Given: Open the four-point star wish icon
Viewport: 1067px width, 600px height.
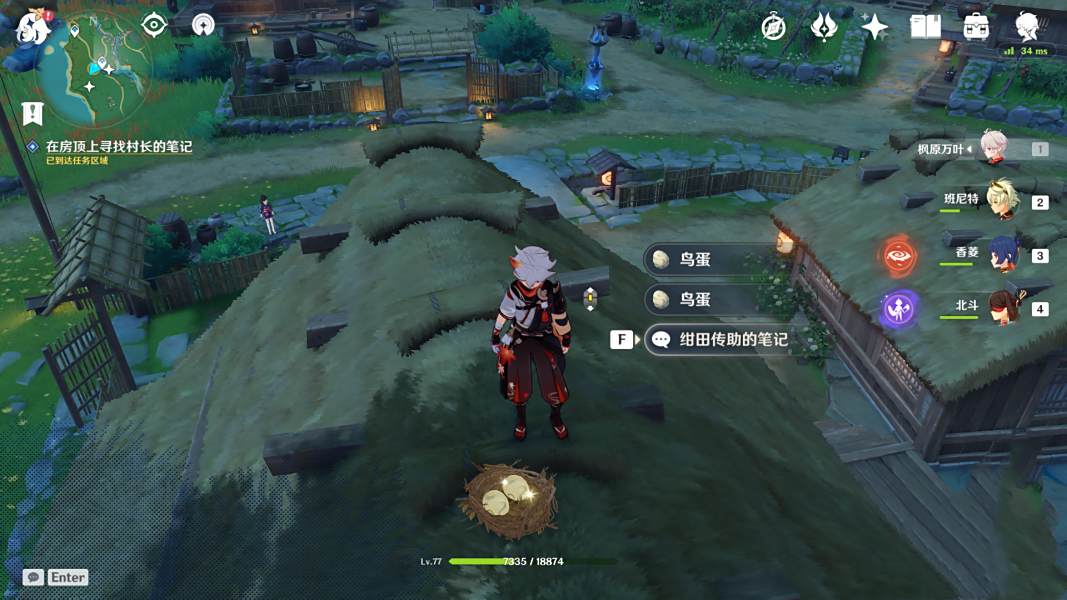Looking at the screenshot, I should (874, 27).
